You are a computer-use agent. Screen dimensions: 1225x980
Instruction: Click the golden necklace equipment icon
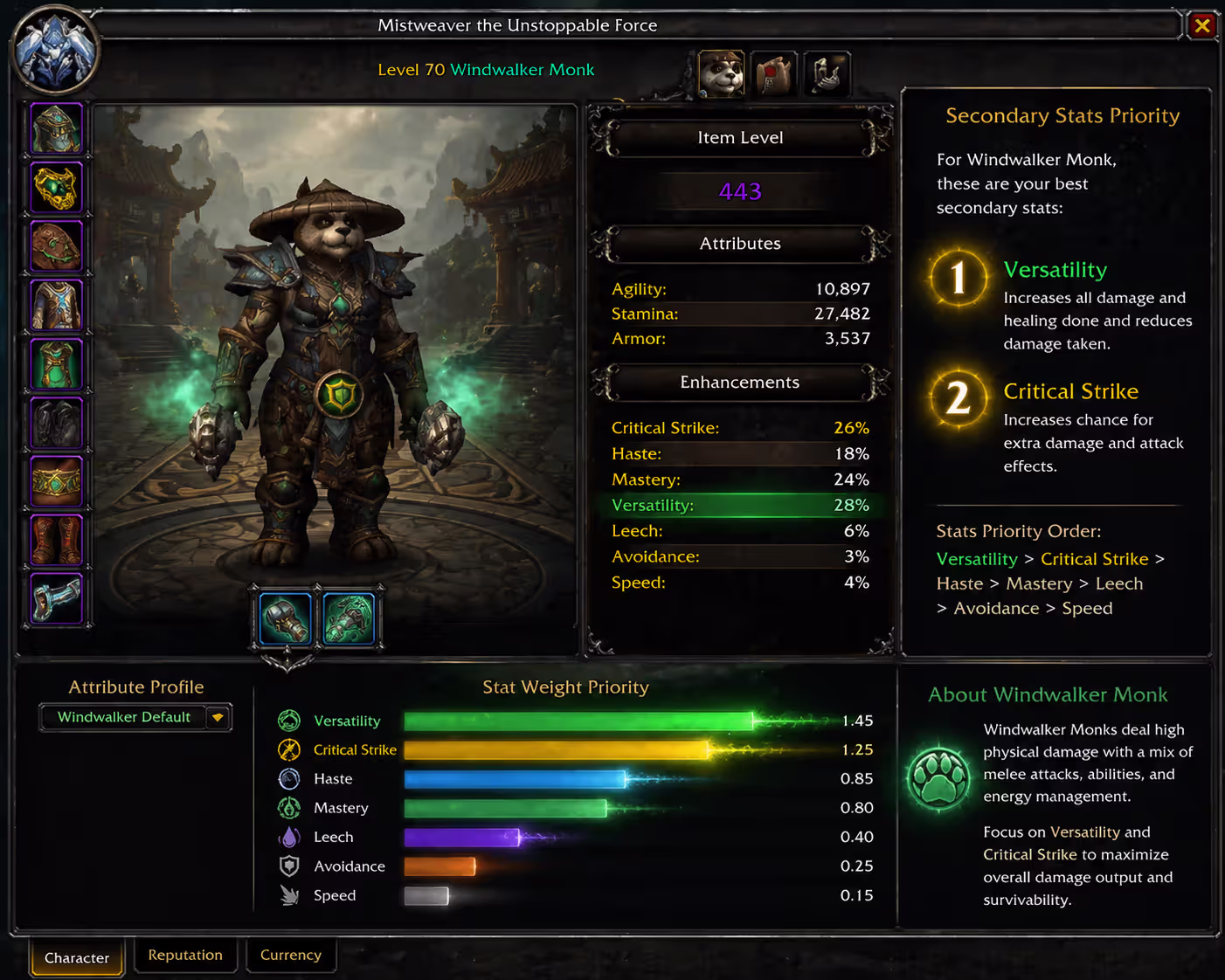(x=55, y=187)
